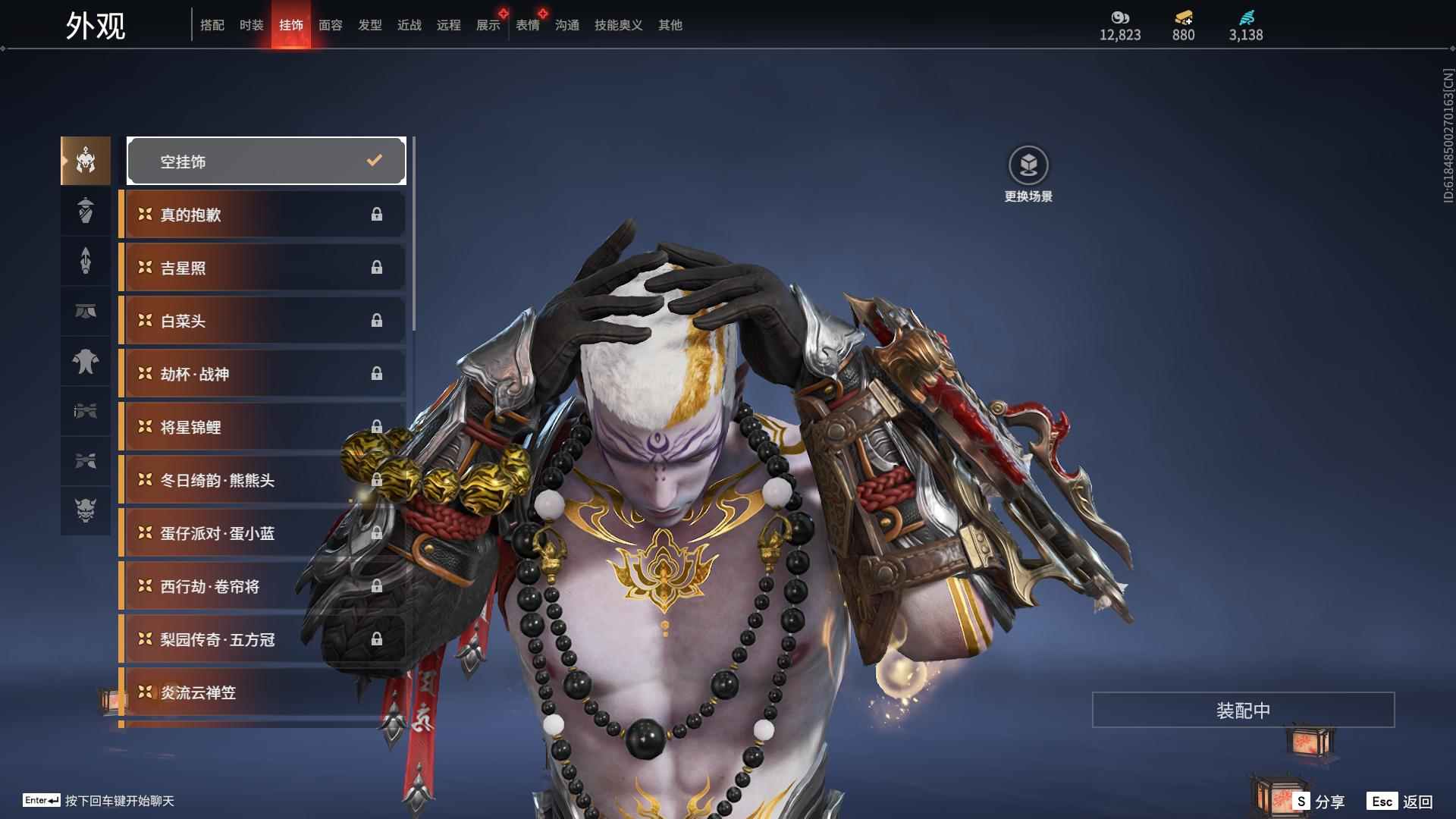Switch to the 其他 tab

click(670, 25)
